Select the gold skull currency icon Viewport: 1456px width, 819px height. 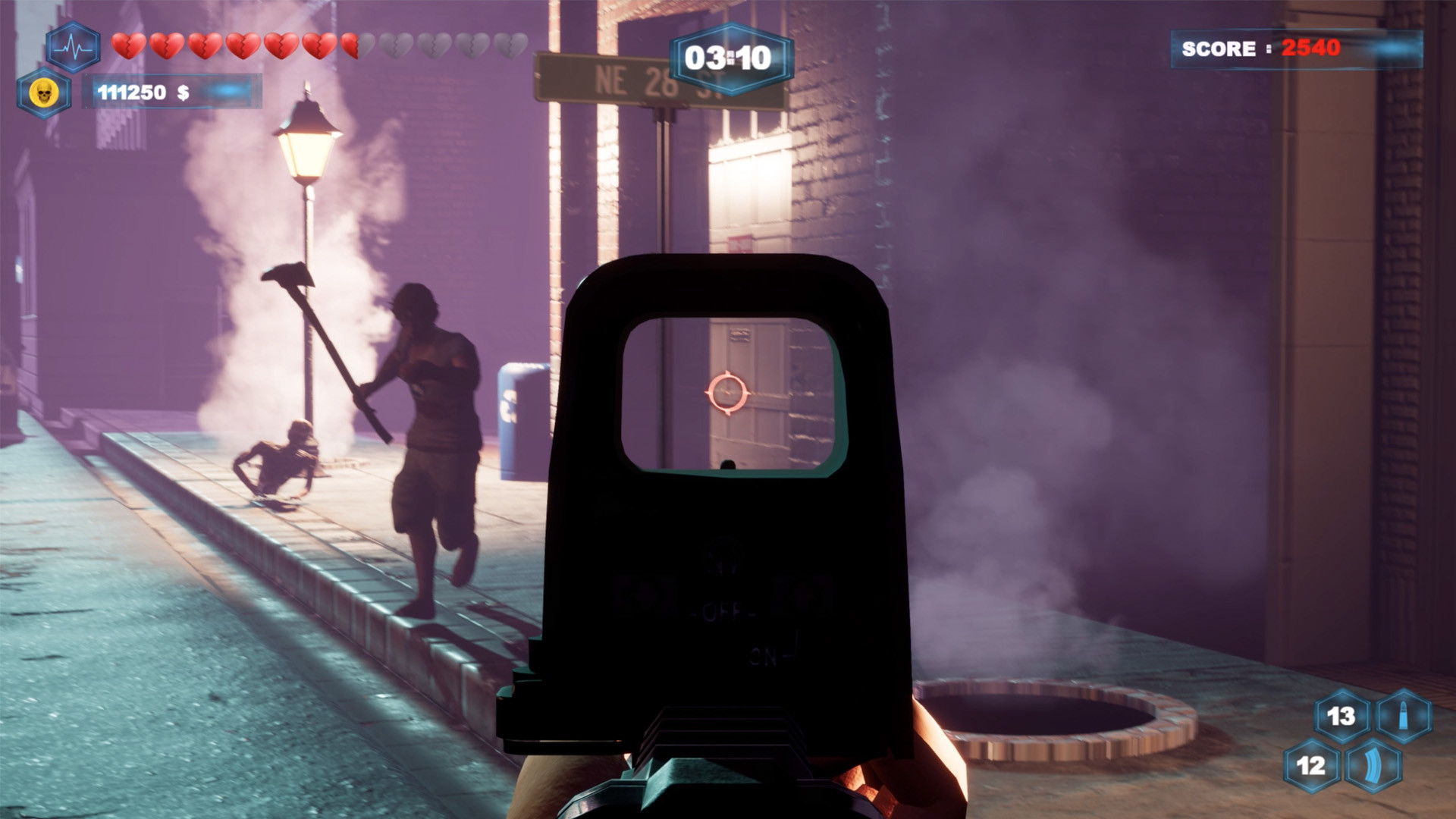44,93
